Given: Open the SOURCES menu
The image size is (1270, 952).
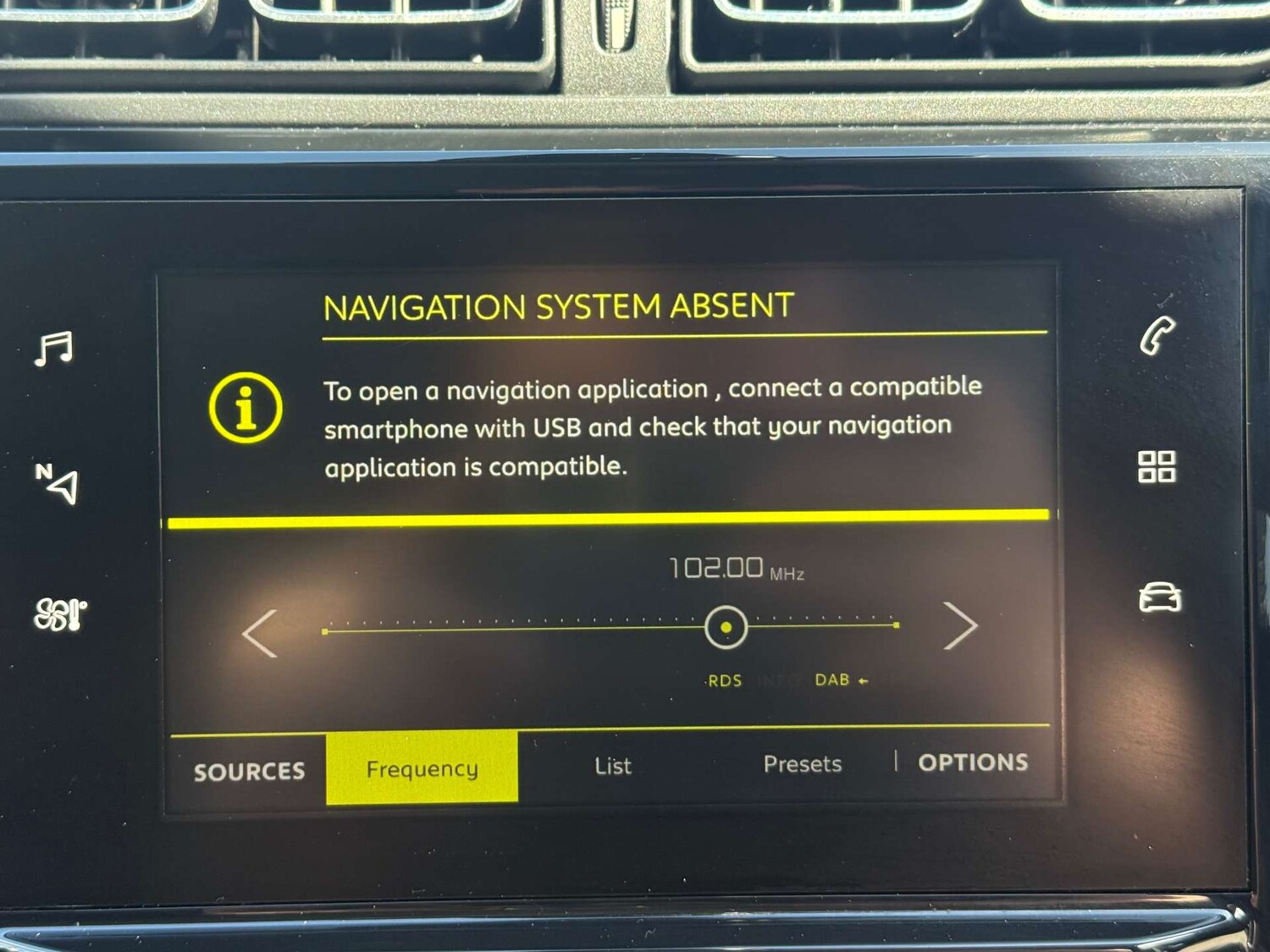Looking at the screenshot, I should tap(249, 771).
